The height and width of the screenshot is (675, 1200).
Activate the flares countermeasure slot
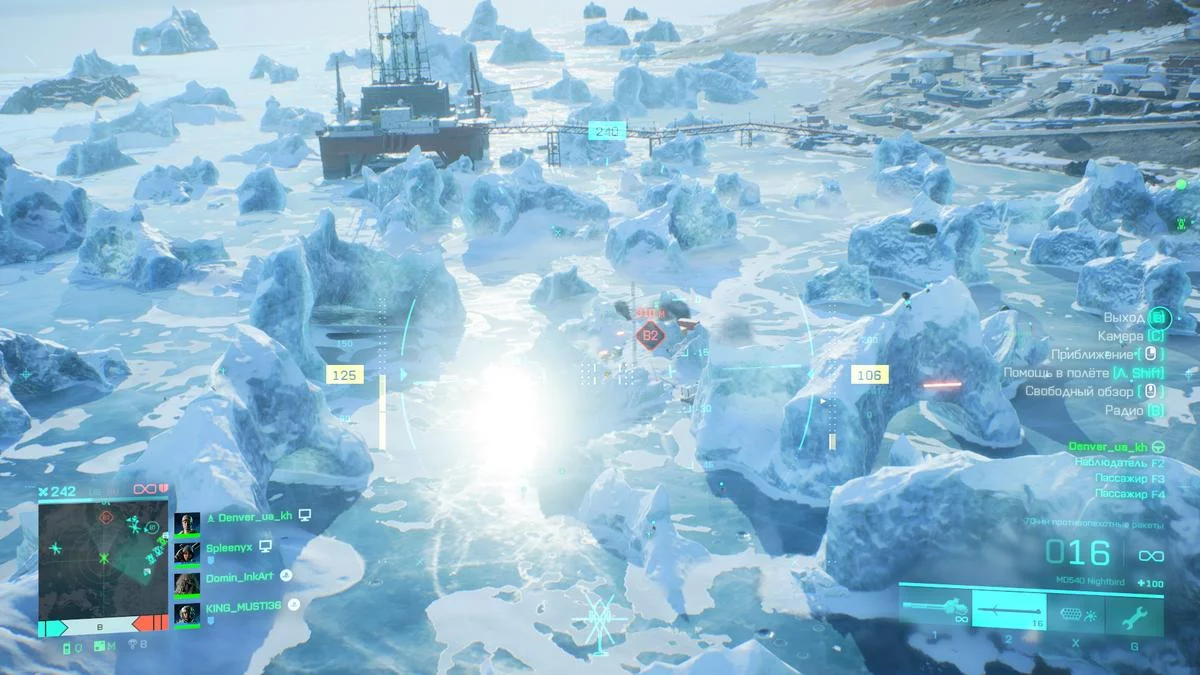1076,612
